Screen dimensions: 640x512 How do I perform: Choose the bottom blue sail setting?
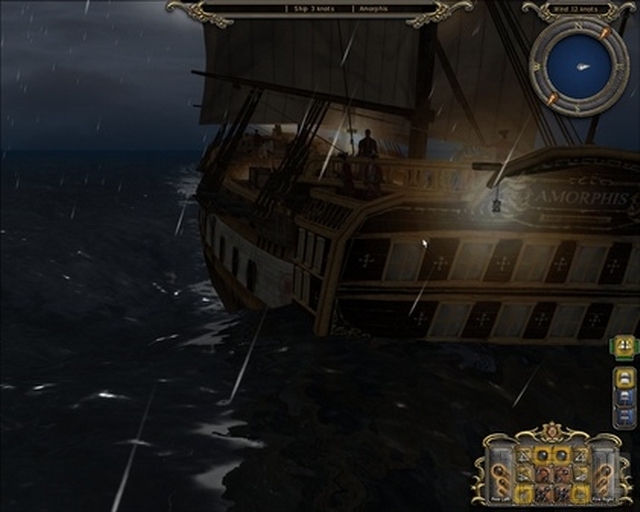tap(622, 417)
